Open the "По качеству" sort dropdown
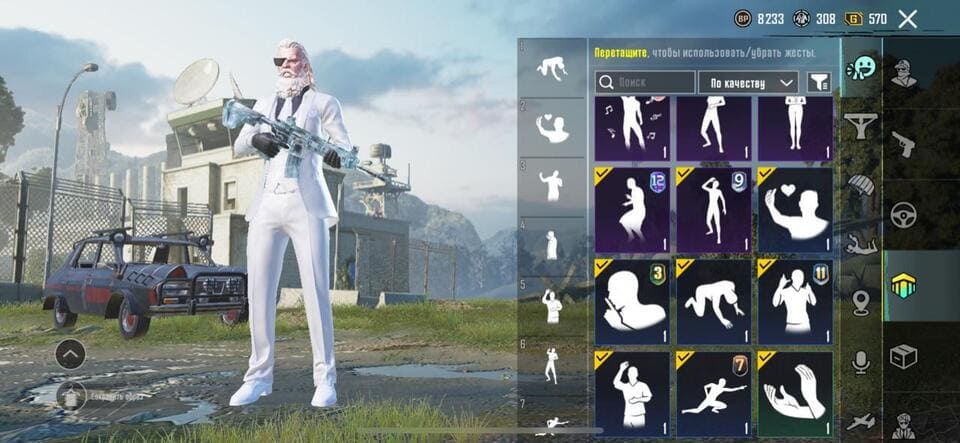 747,82
